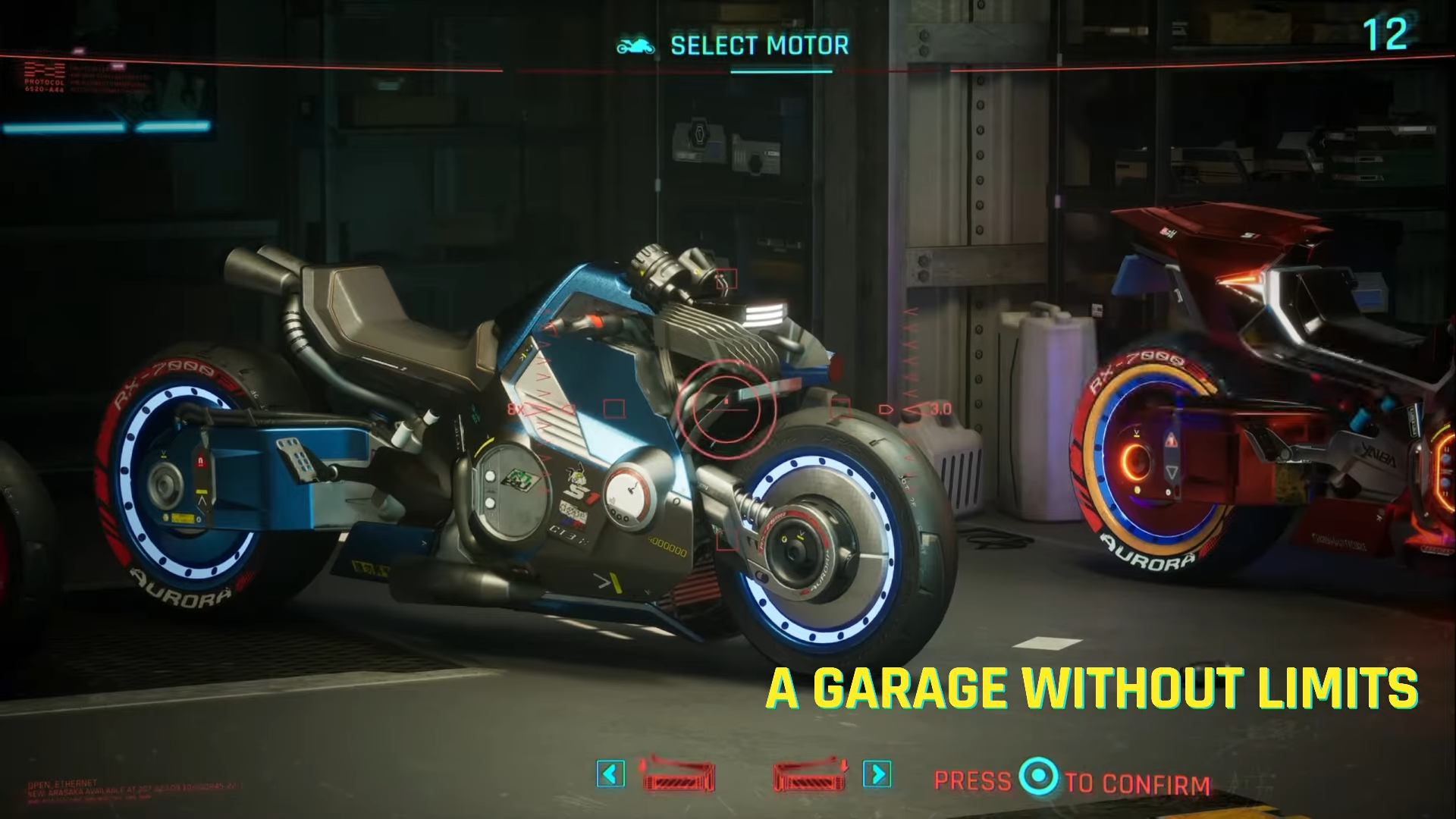1456x819 pixels.
Task: Click the motorcycle icon beside SELECT MOTOR
Action: (635, 45)
